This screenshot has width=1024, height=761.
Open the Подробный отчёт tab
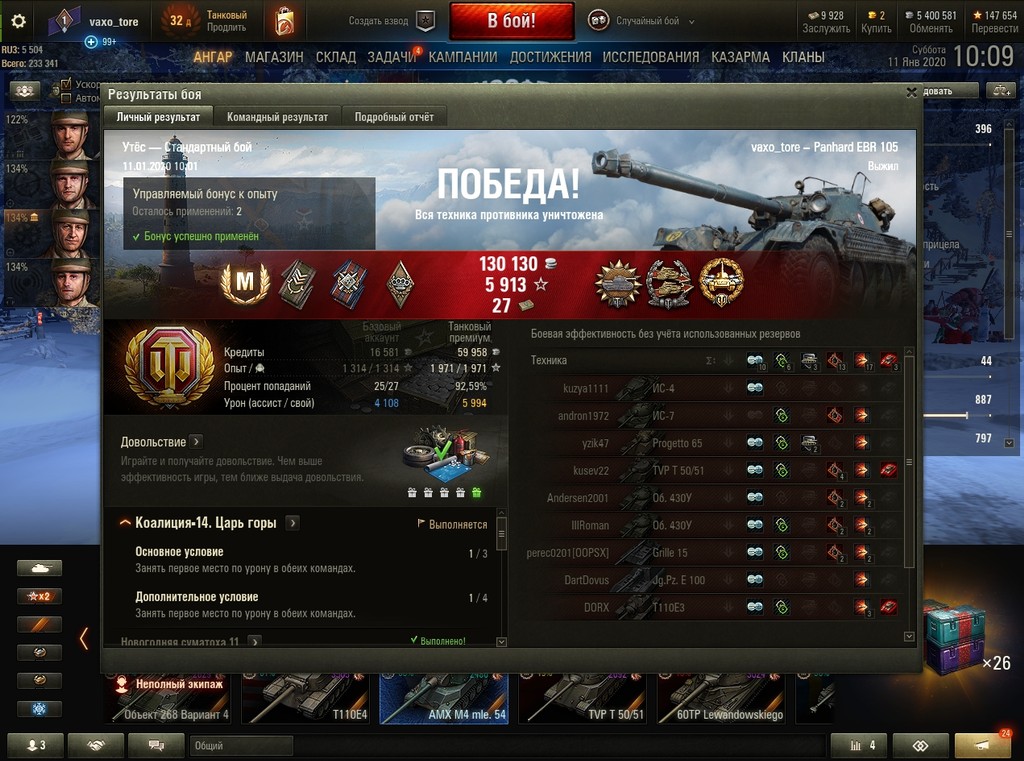tap(394, 117)
